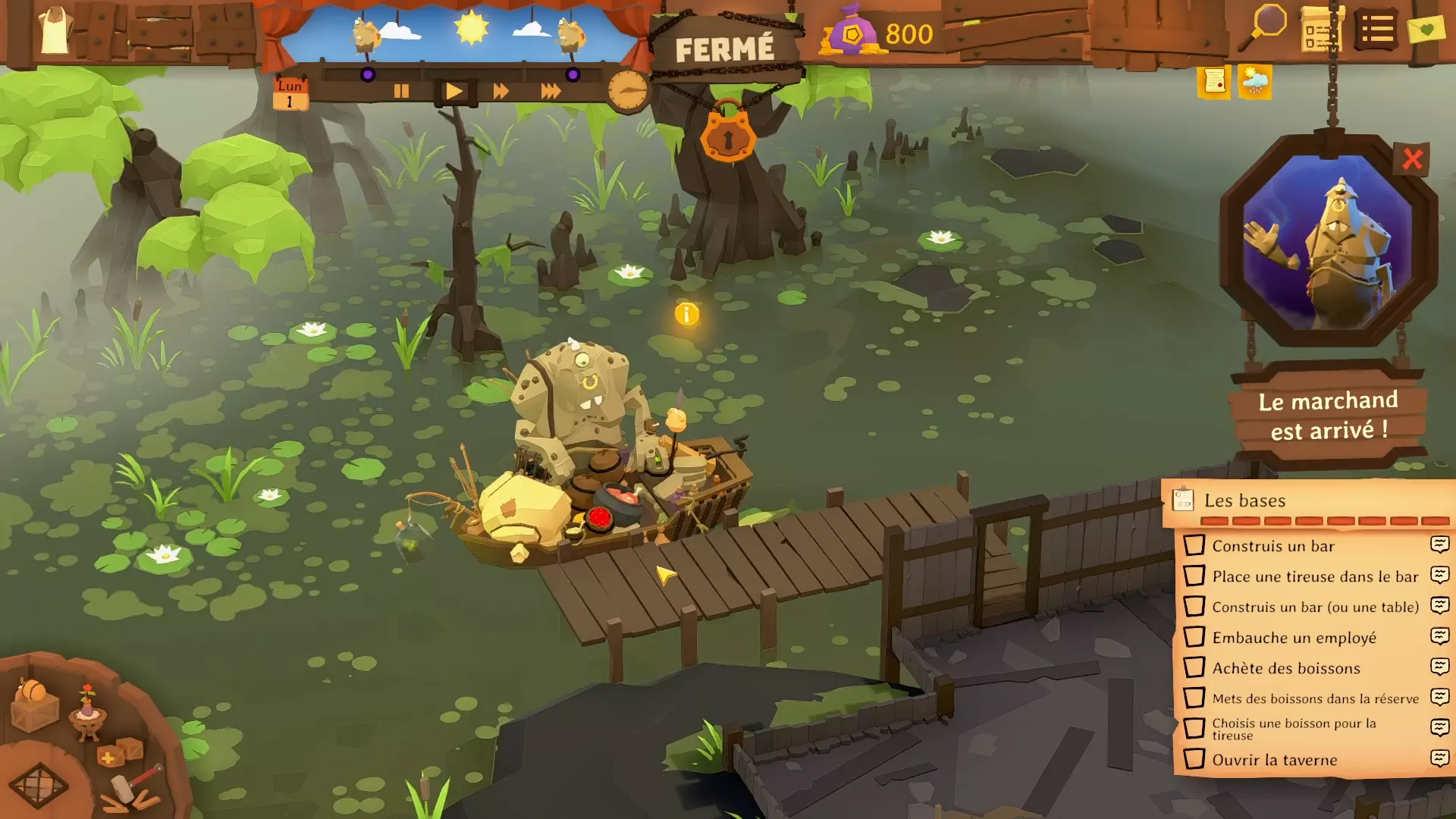Open the checklist scroll icon
This screenshot has width=1456, height=819.
click(x=1322, y=30)
